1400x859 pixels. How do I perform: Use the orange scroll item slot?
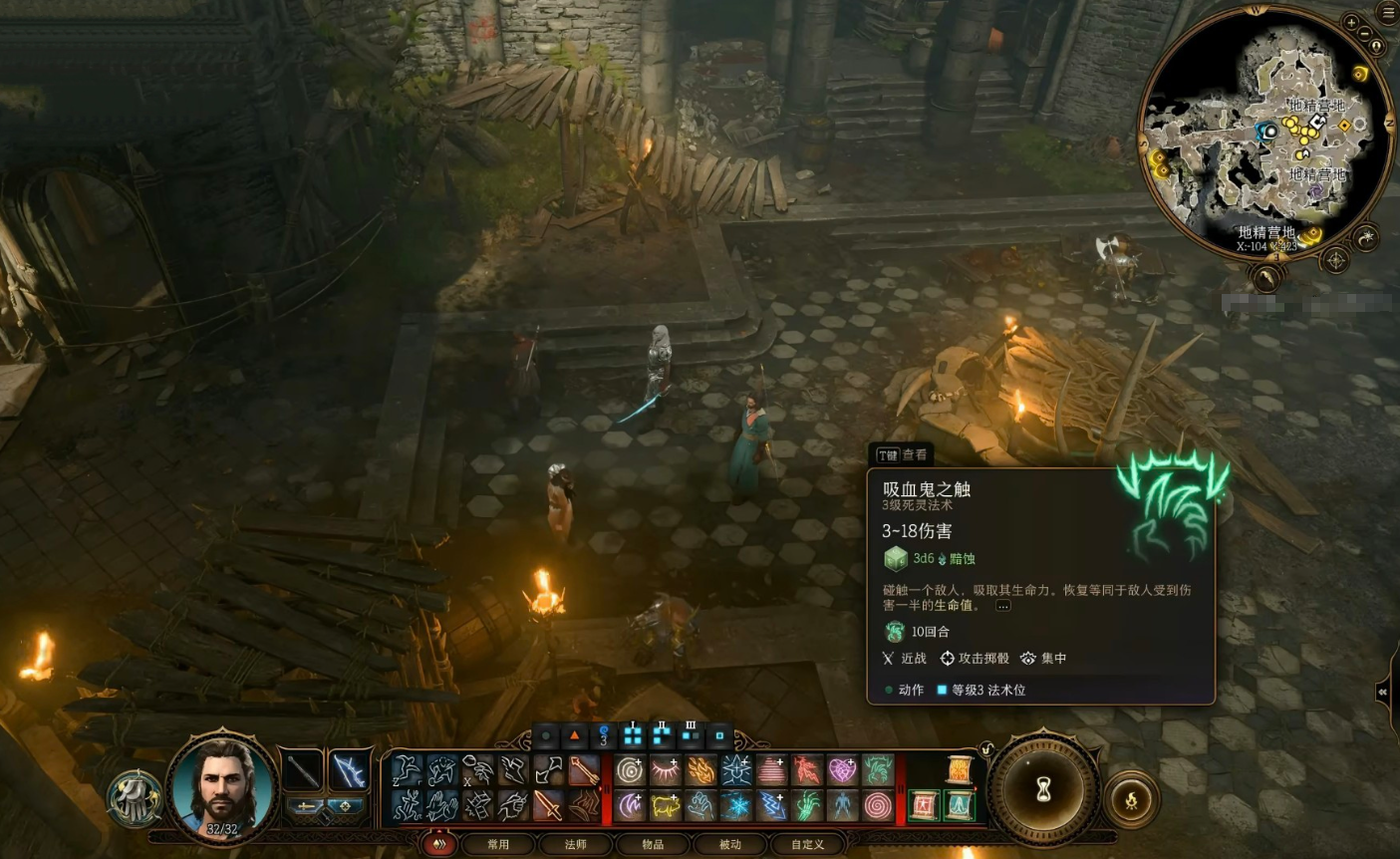pyautogui.click(x=959, y=769)
